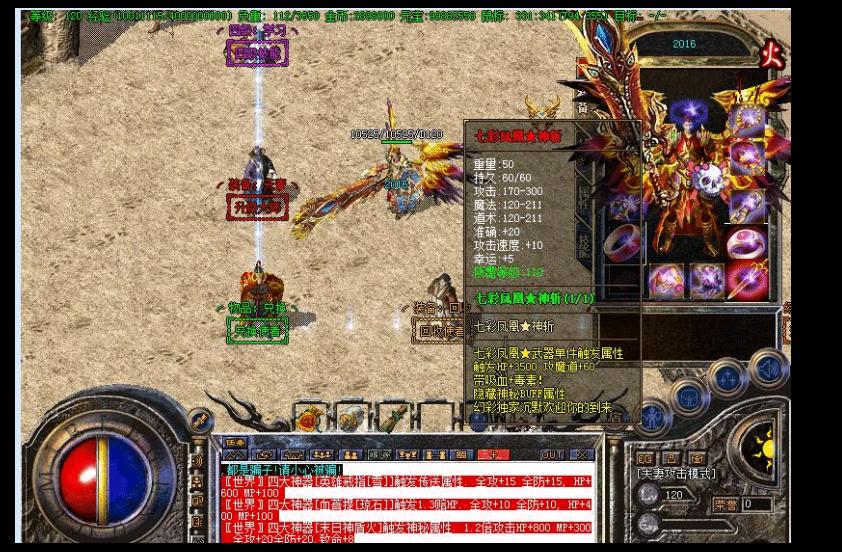Open the 任务 quest button

[x=235, y=442]
